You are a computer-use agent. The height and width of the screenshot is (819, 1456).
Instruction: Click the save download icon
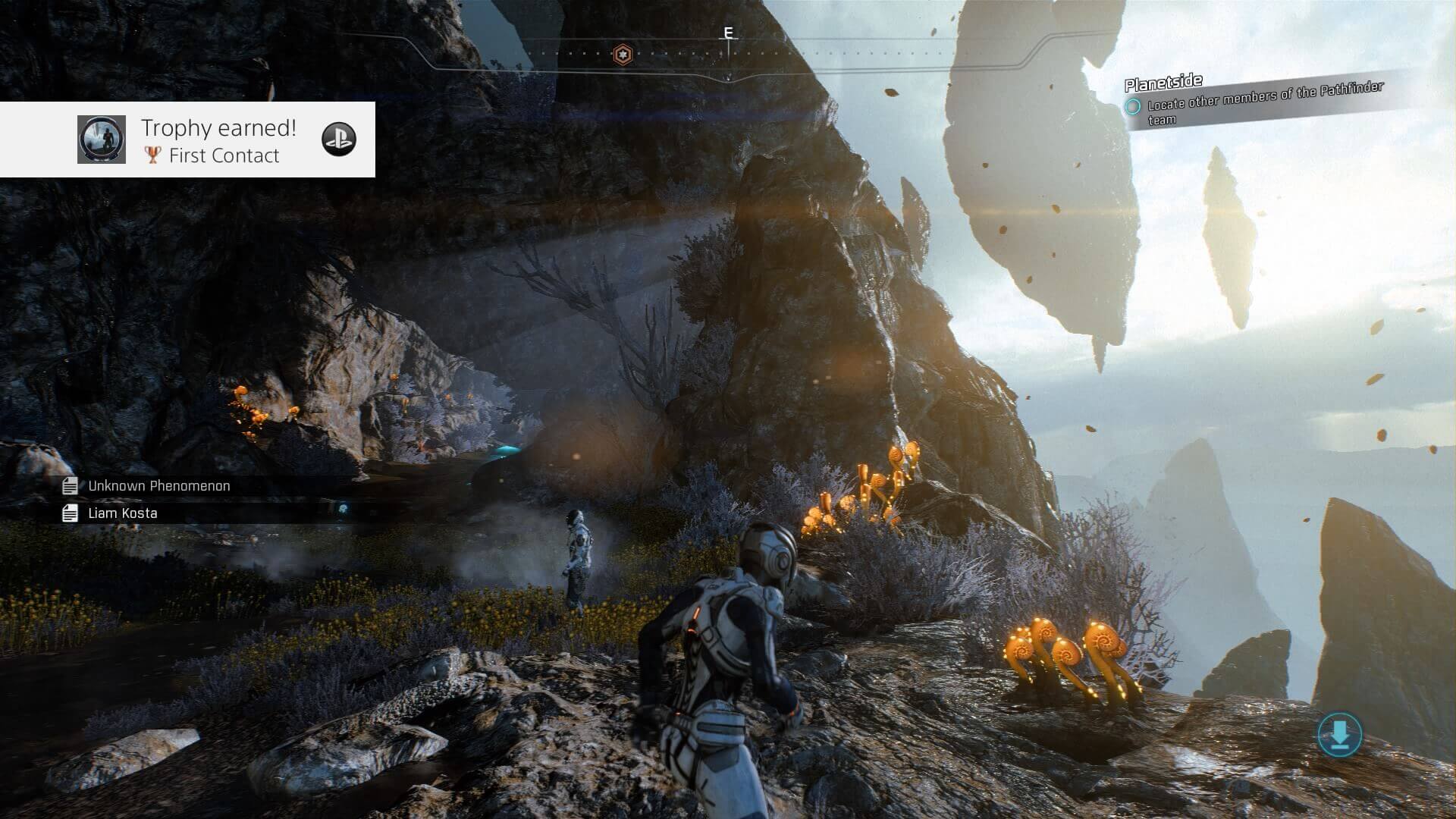coord(1339,734)
